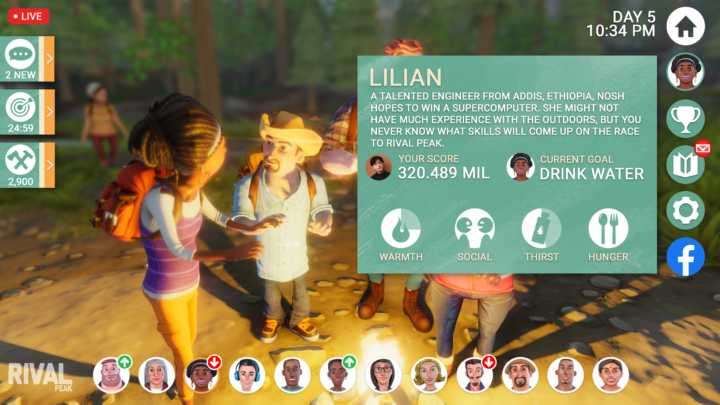This screenshot has height=405, width=720.
Task: Open the gear settings menu
Action: pos(686,210)
